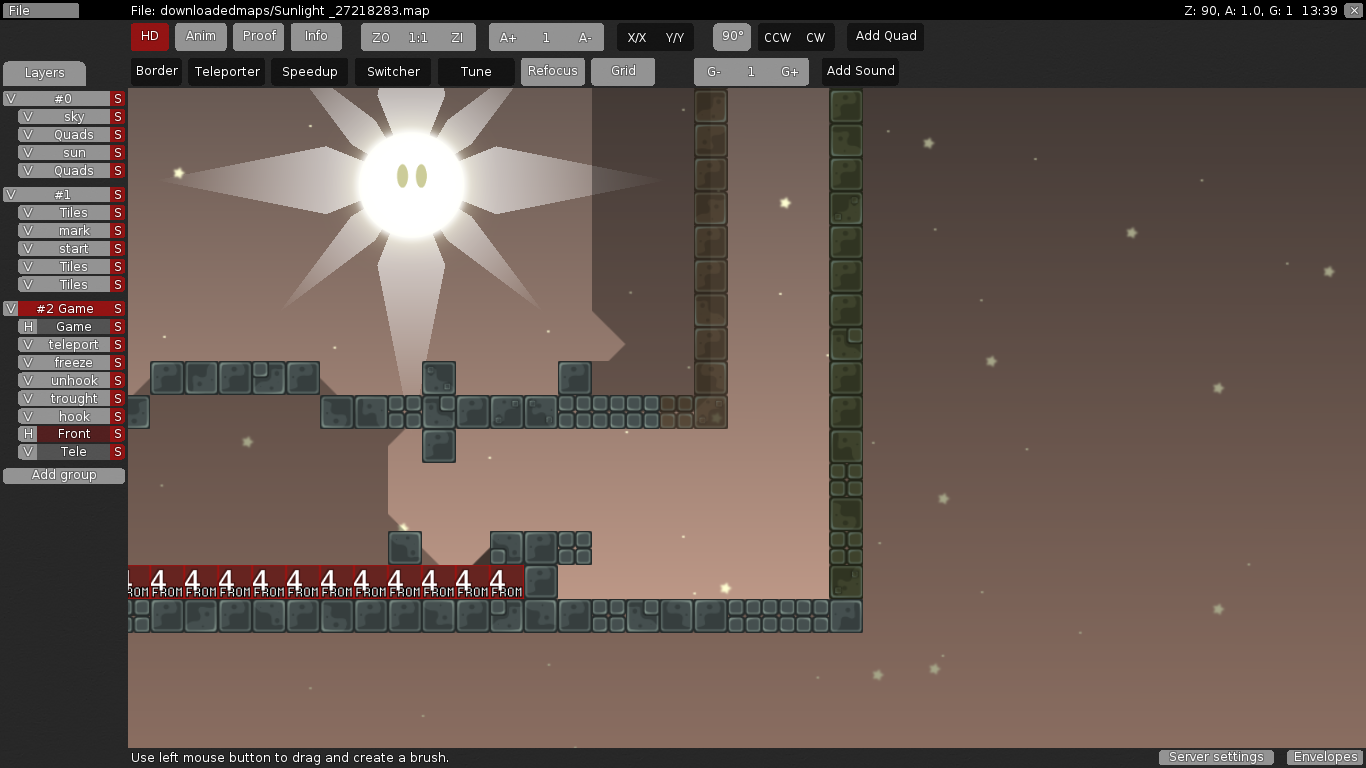Reset zoom with the 1:1 button
Image resolution: width=1366 pixels, height=768 pixels.
[418, 36]
